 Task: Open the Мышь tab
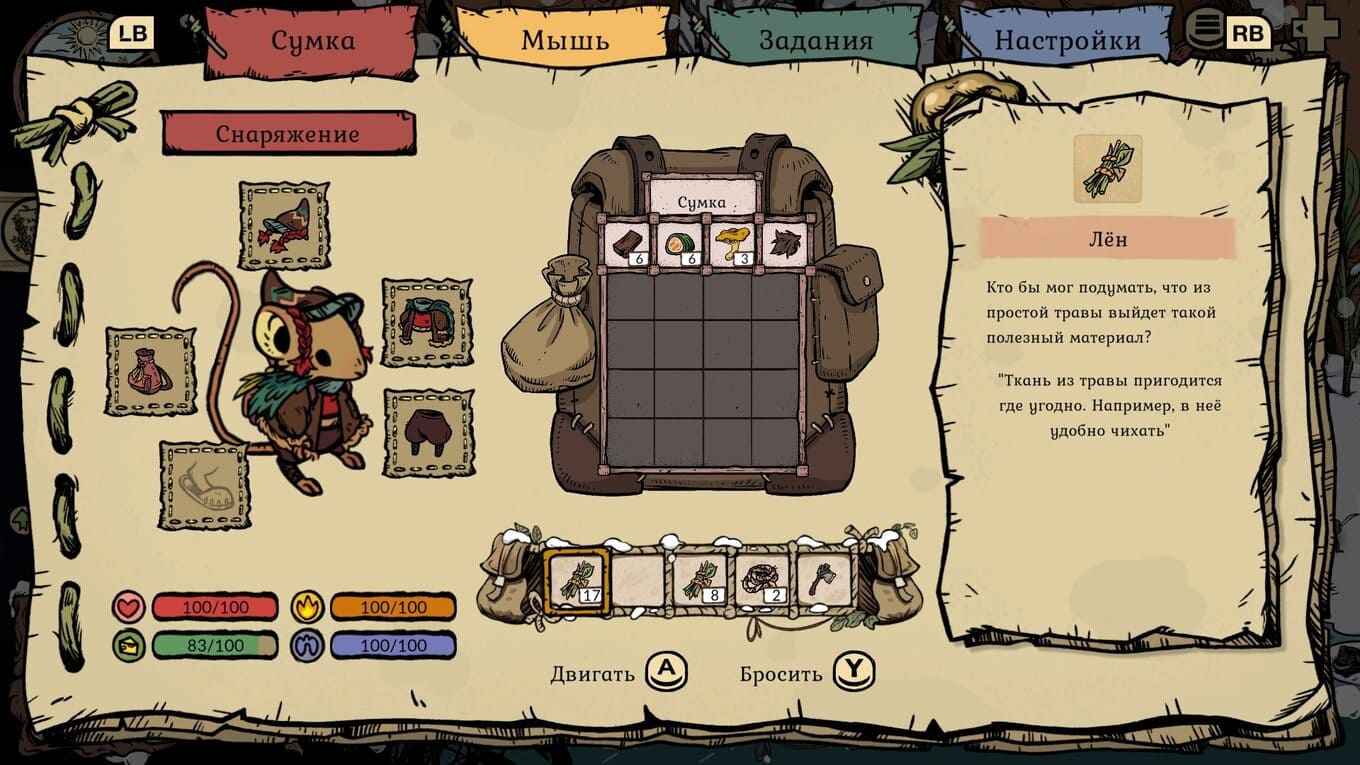click(564, 41)
